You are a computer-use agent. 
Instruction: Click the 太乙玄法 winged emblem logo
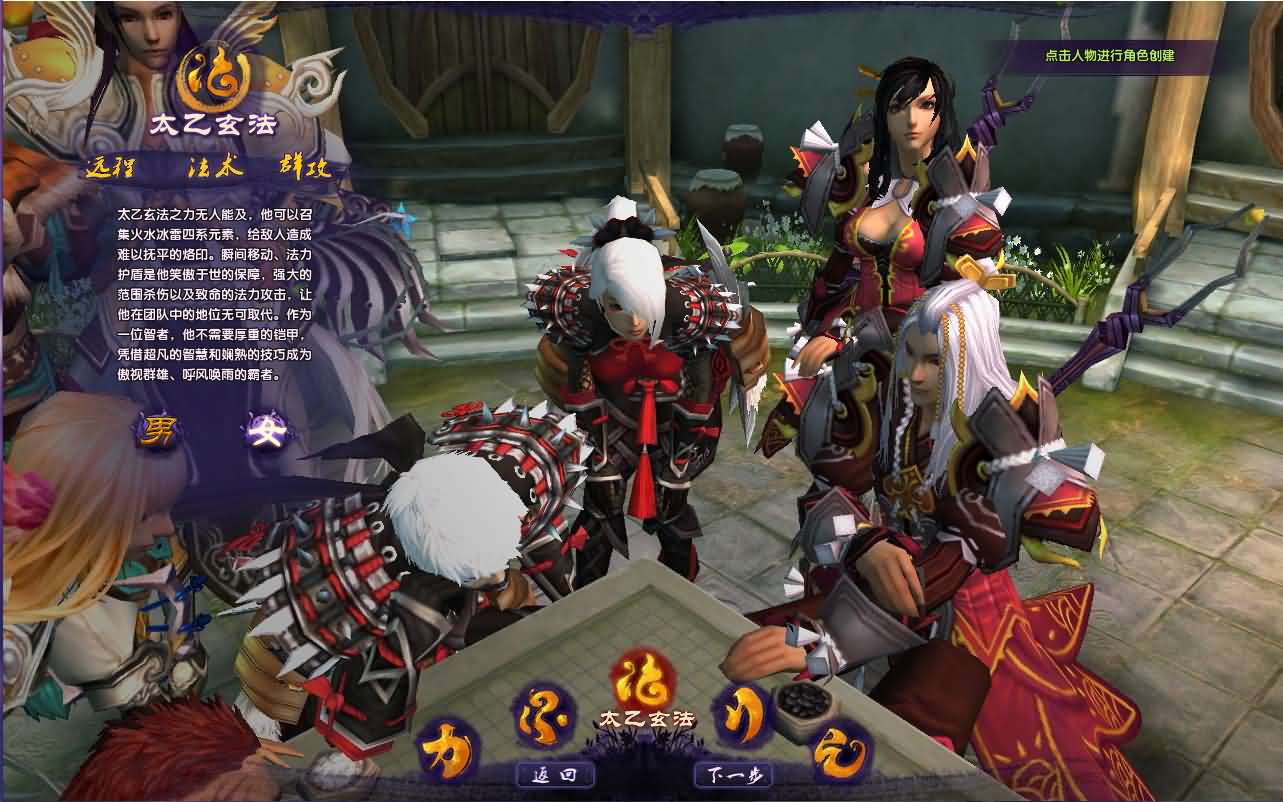(212, 78)
